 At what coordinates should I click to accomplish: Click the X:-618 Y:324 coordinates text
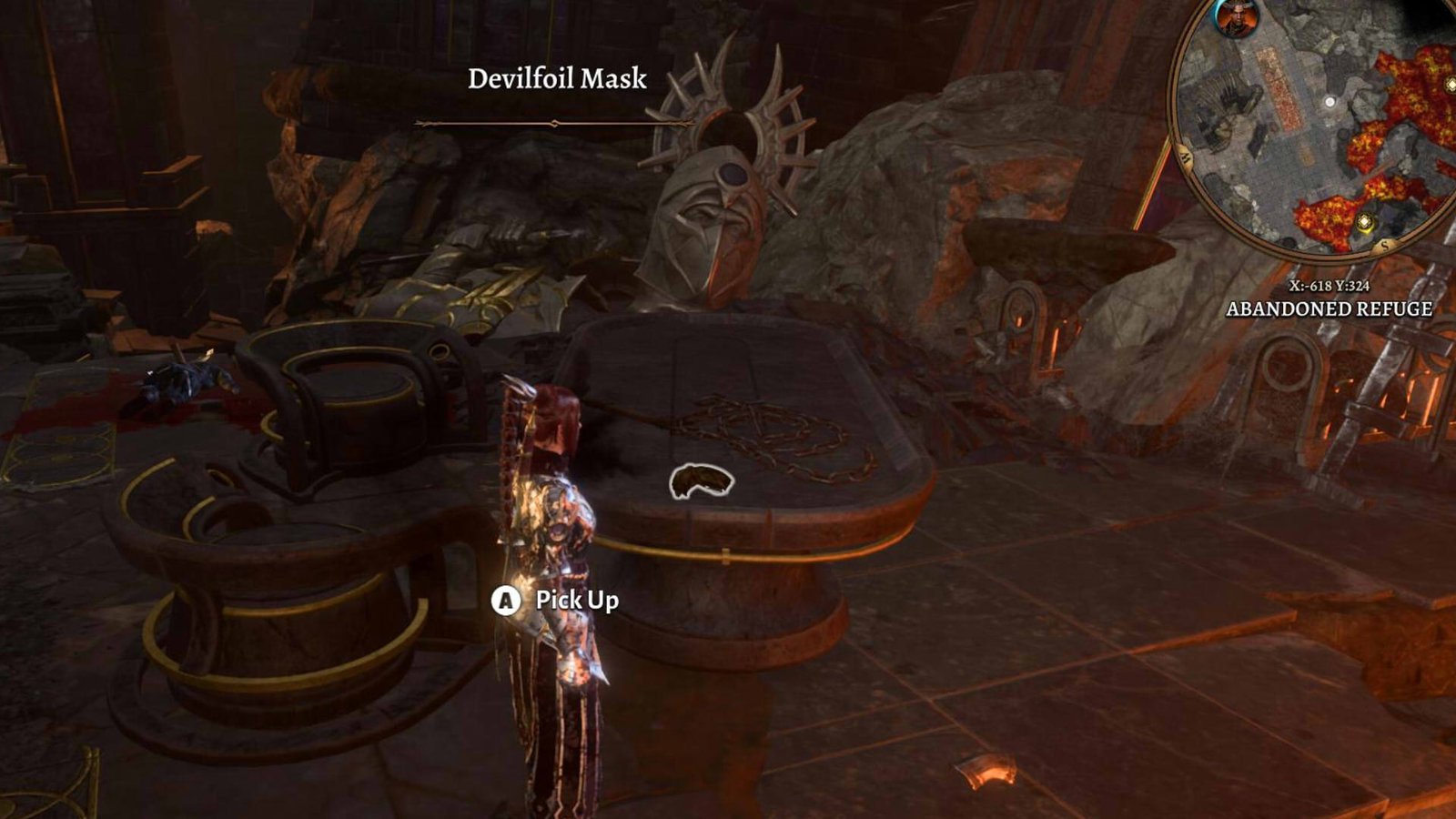(1330, 287)
